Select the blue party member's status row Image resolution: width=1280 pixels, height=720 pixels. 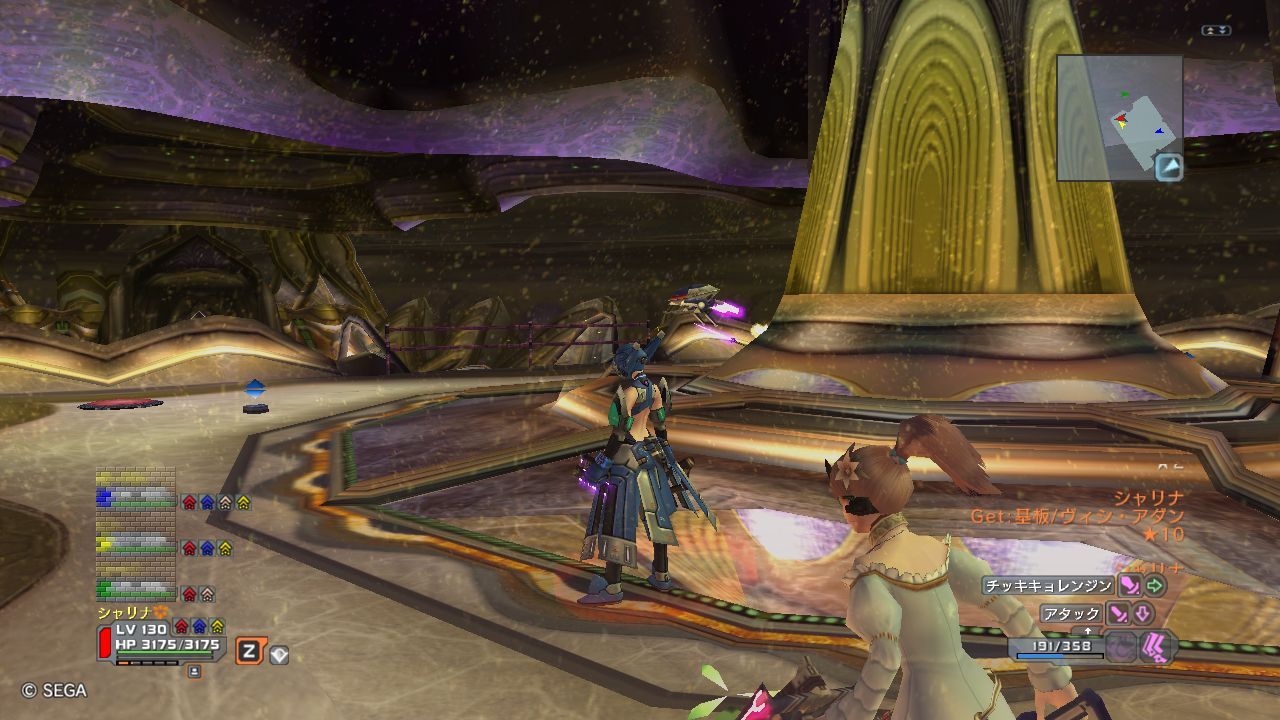pyautogui.click(x=136, y=498)
